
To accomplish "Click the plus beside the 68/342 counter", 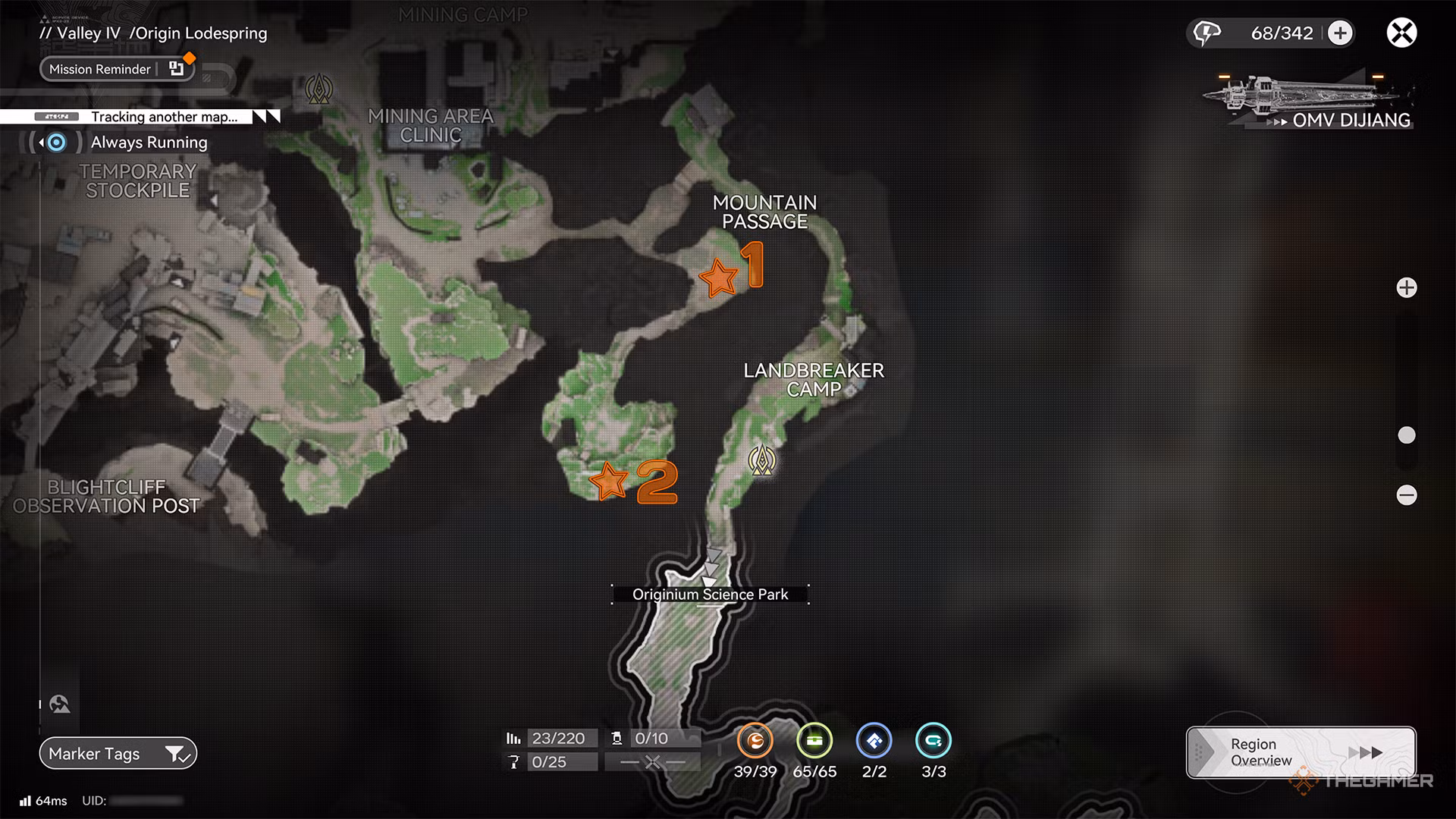I will pos(1341,33).
